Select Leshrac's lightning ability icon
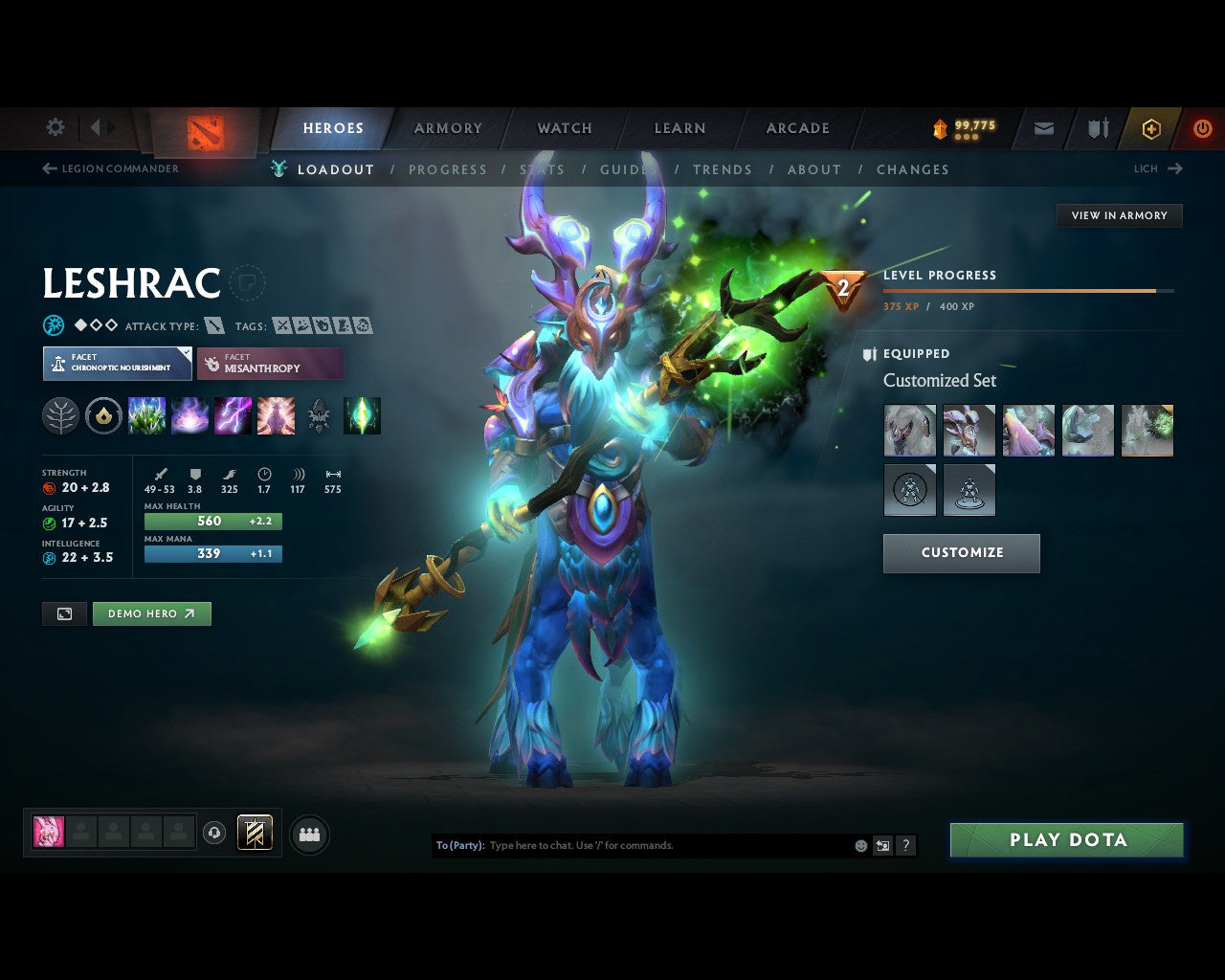 click(x=233, y=415)
